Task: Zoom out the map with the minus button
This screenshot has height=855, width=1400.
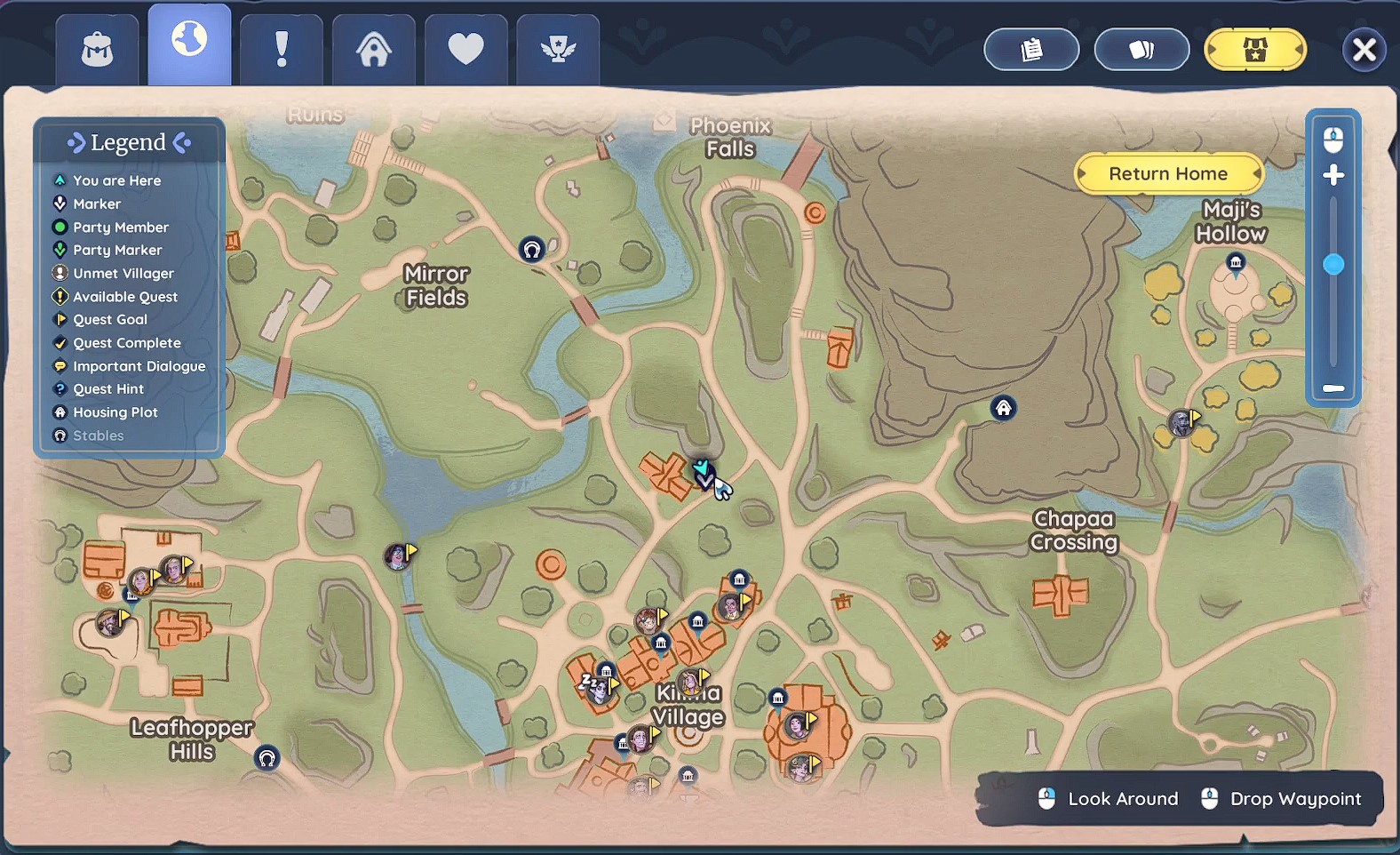Action: (1333, 388)
